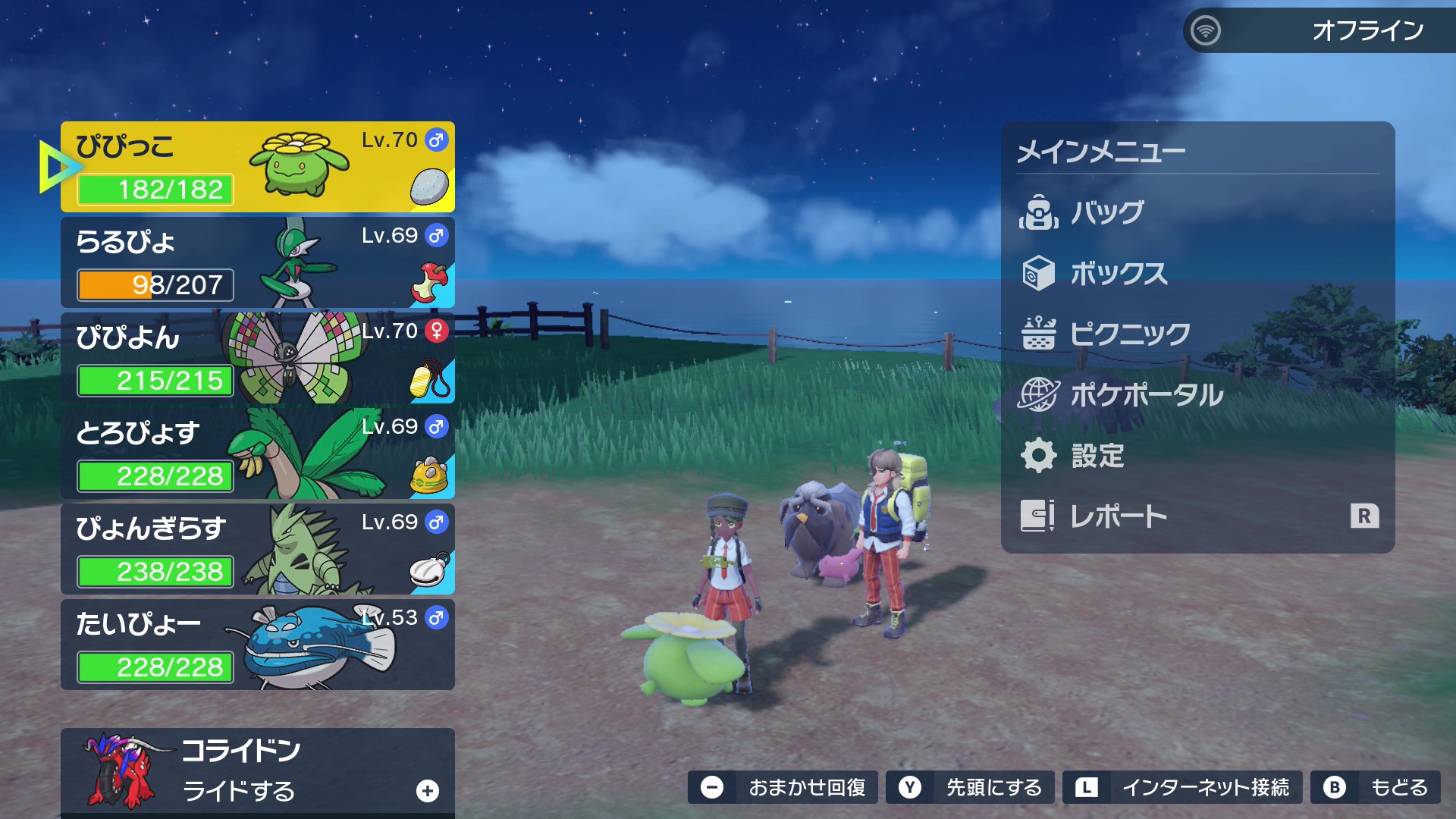
Task: Select party Pokémon ぴょんぎらす
Action: [x=258, y=549]
